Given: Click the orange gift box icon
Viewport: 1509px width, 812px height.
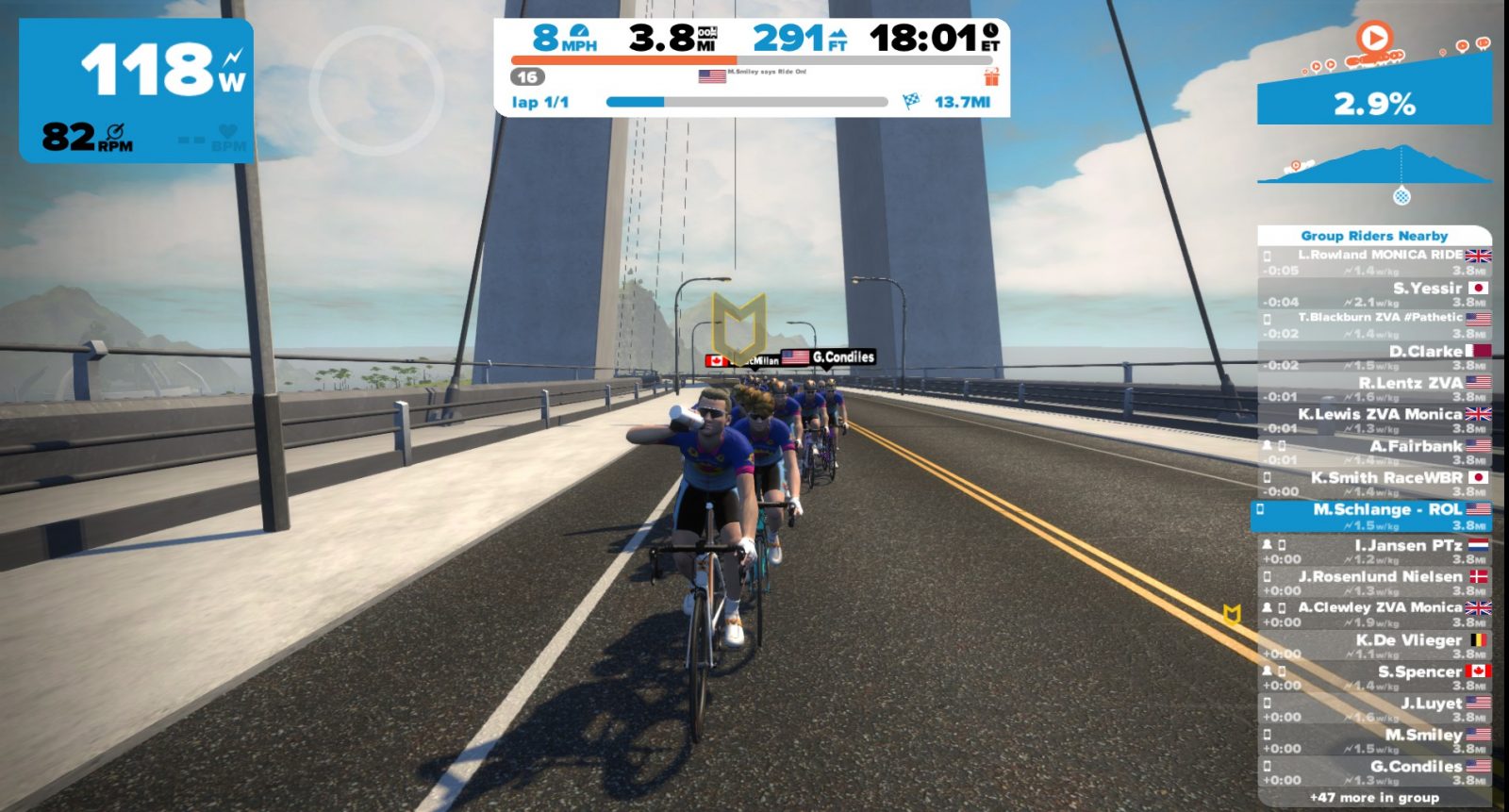Looking at the screenshot, I should pyautogui.click(x=991, y=76).
